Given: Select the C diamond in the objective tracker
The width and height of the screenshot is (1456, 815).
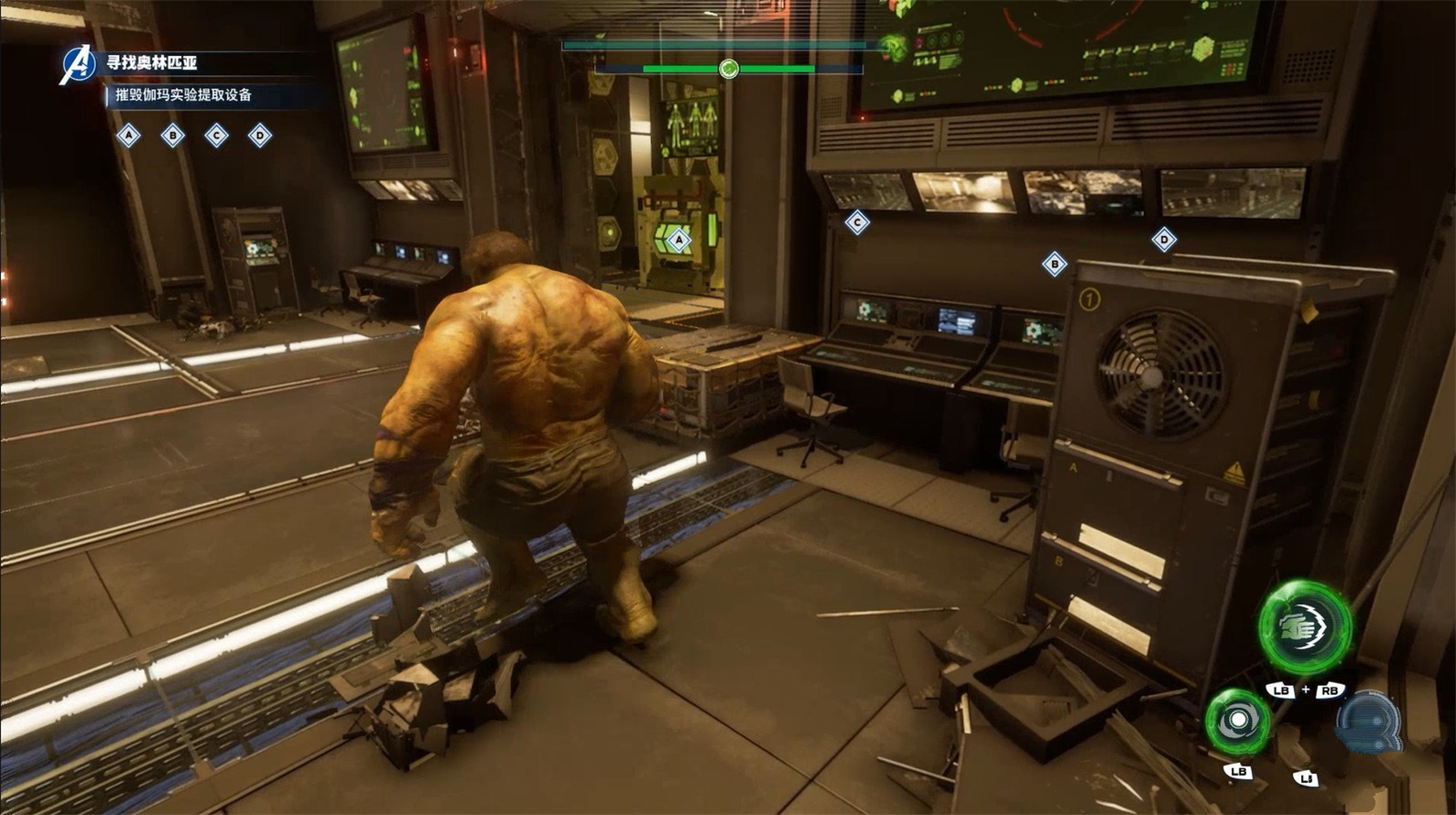Looking at the screenshot, I should click(x=217, y=136).
